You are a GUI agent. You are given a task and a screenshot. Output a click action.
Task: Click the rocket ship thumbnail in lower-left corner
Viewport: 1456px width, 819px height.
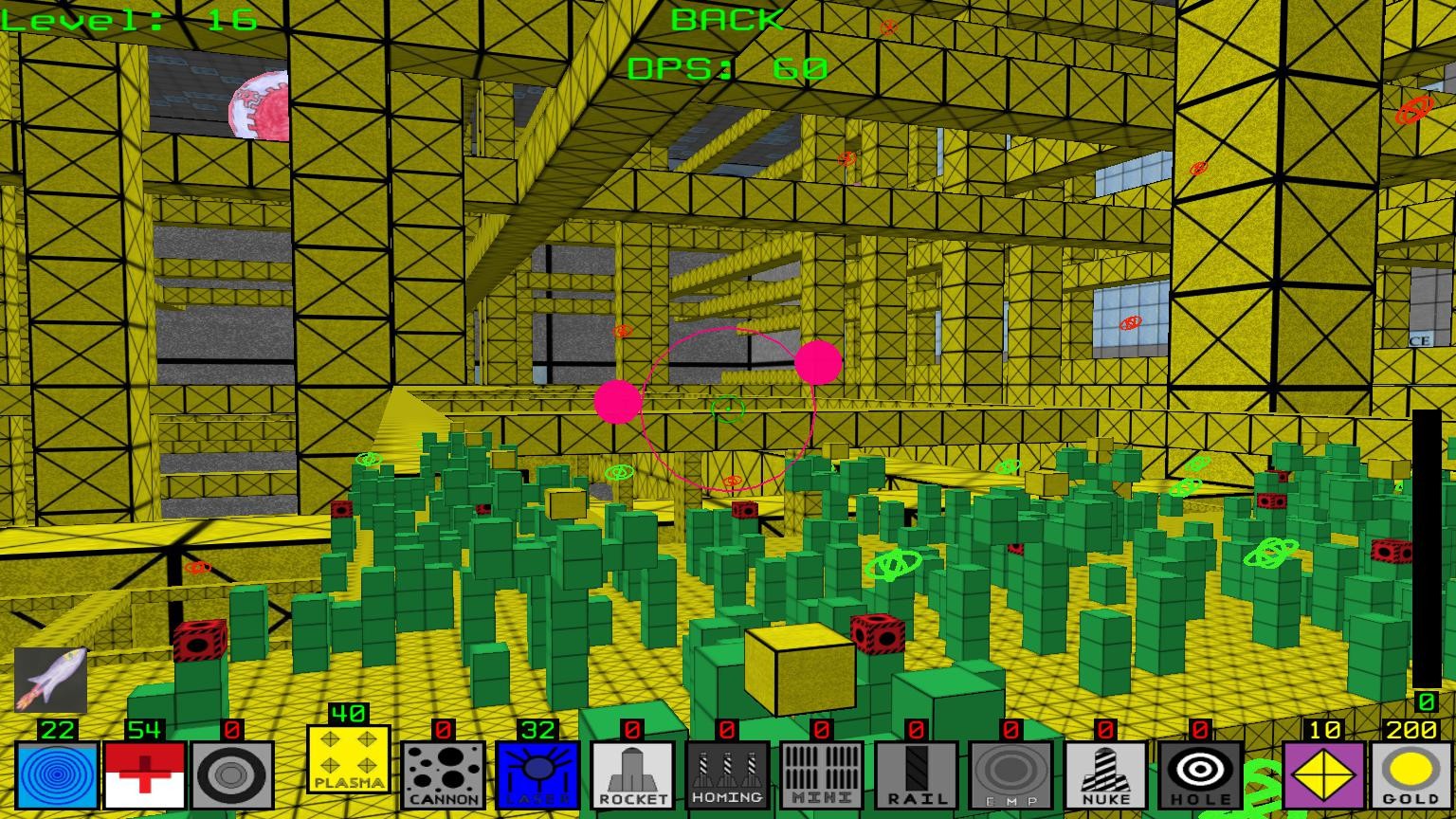click(x=52, y=678)
